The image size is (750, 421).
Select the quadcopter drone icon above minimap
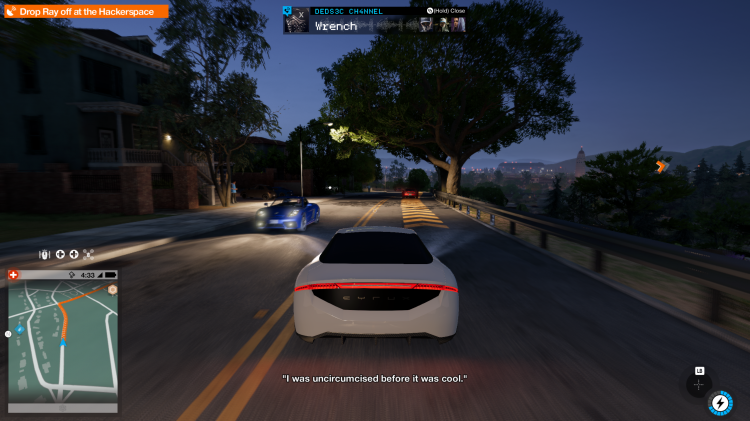tap(88, 254)
